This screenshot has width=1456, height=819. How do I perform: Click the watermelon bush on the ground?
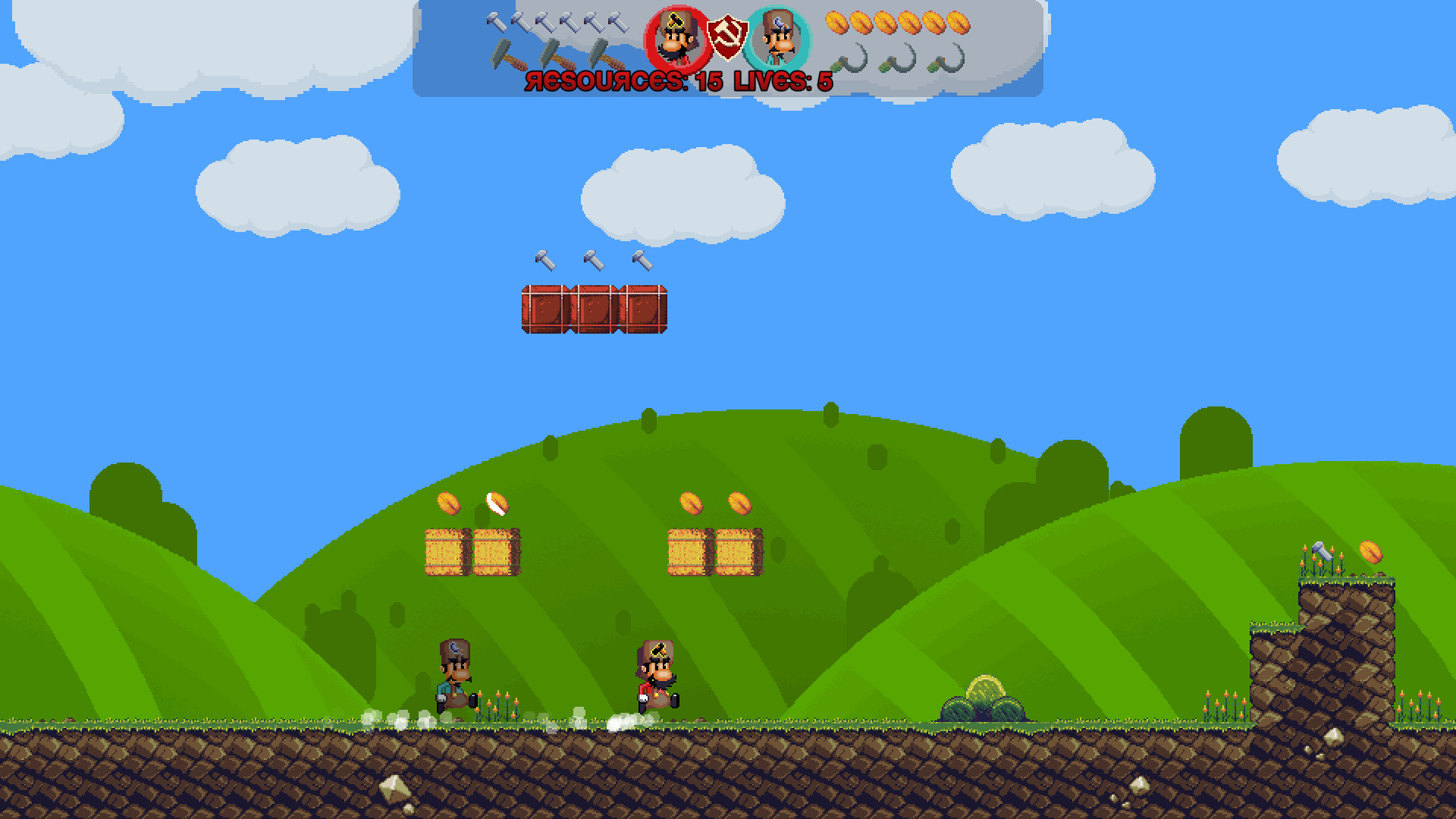986,698
